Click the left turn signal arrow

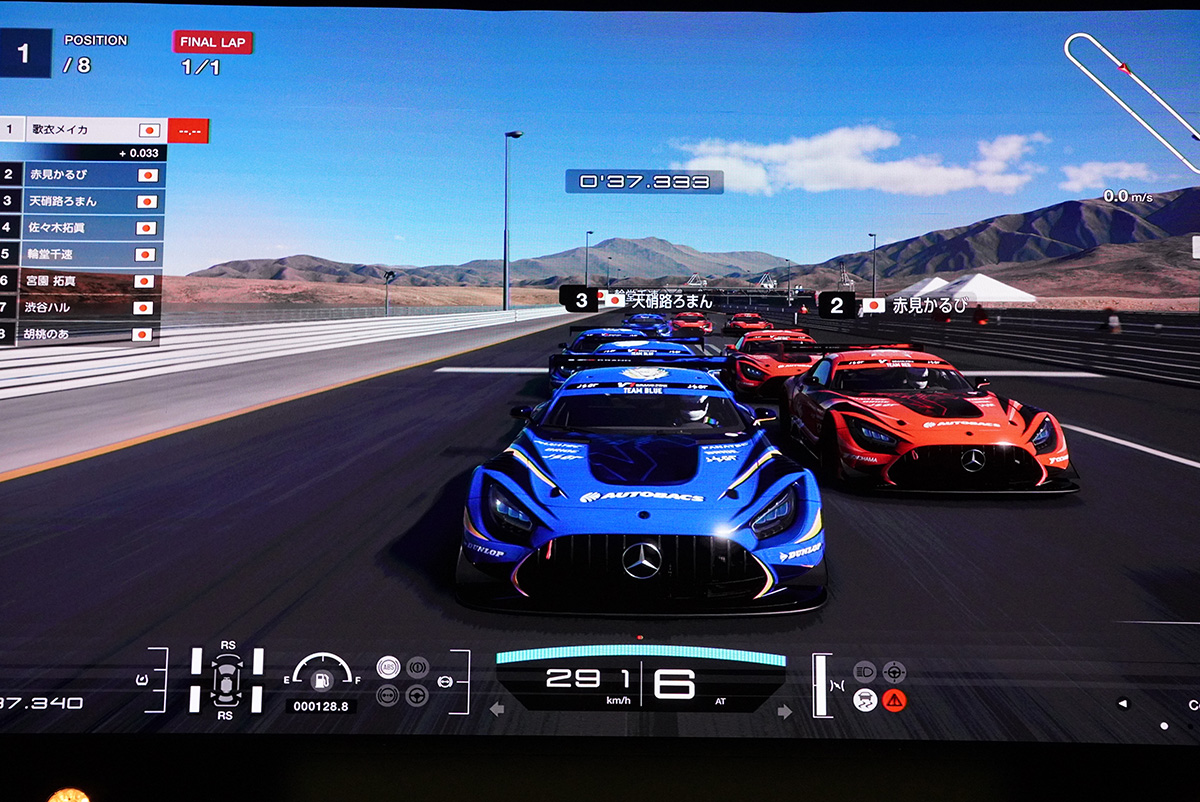[497, 710]
